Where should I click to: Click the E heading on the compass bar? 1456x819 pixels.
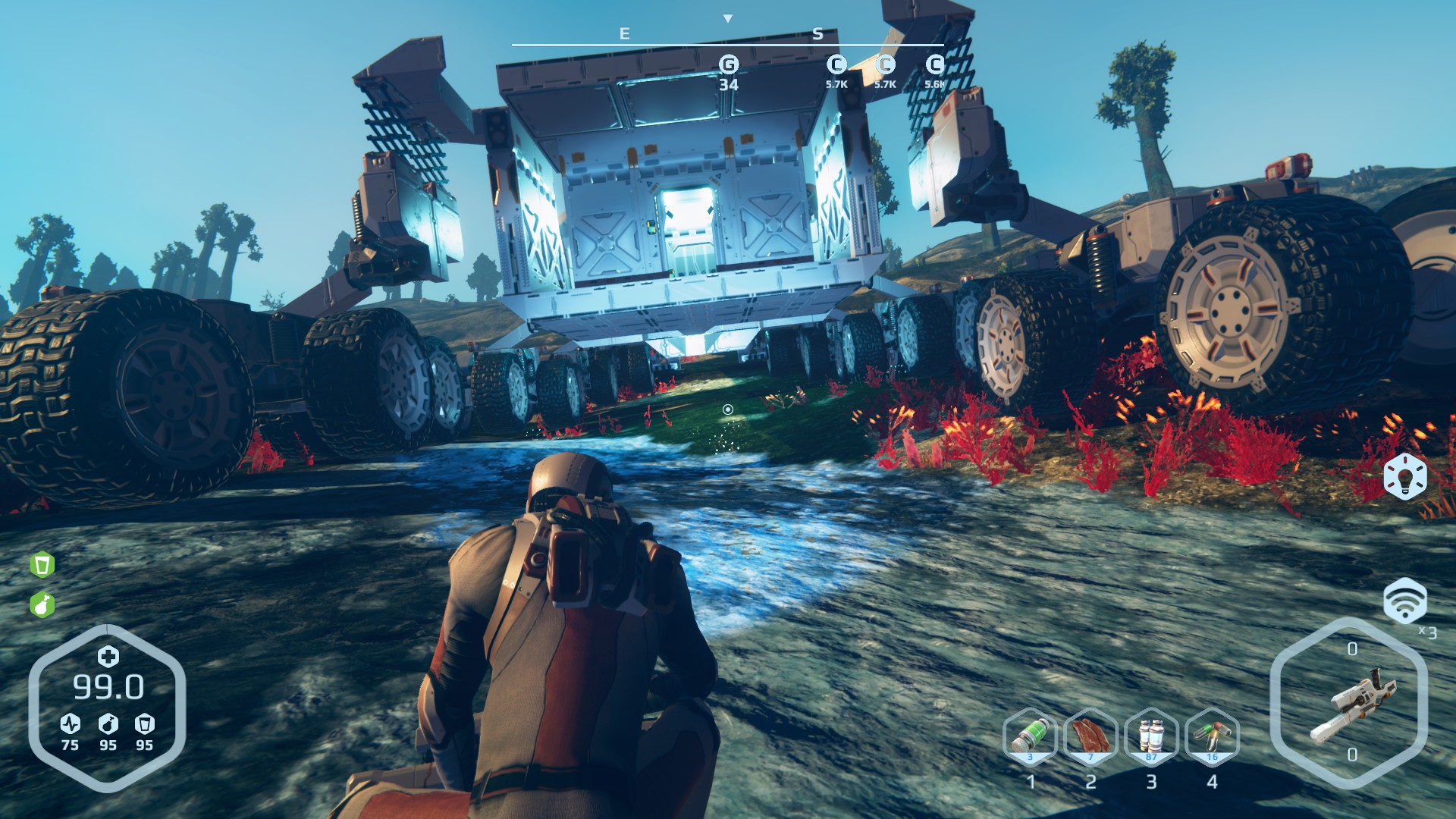623,33
